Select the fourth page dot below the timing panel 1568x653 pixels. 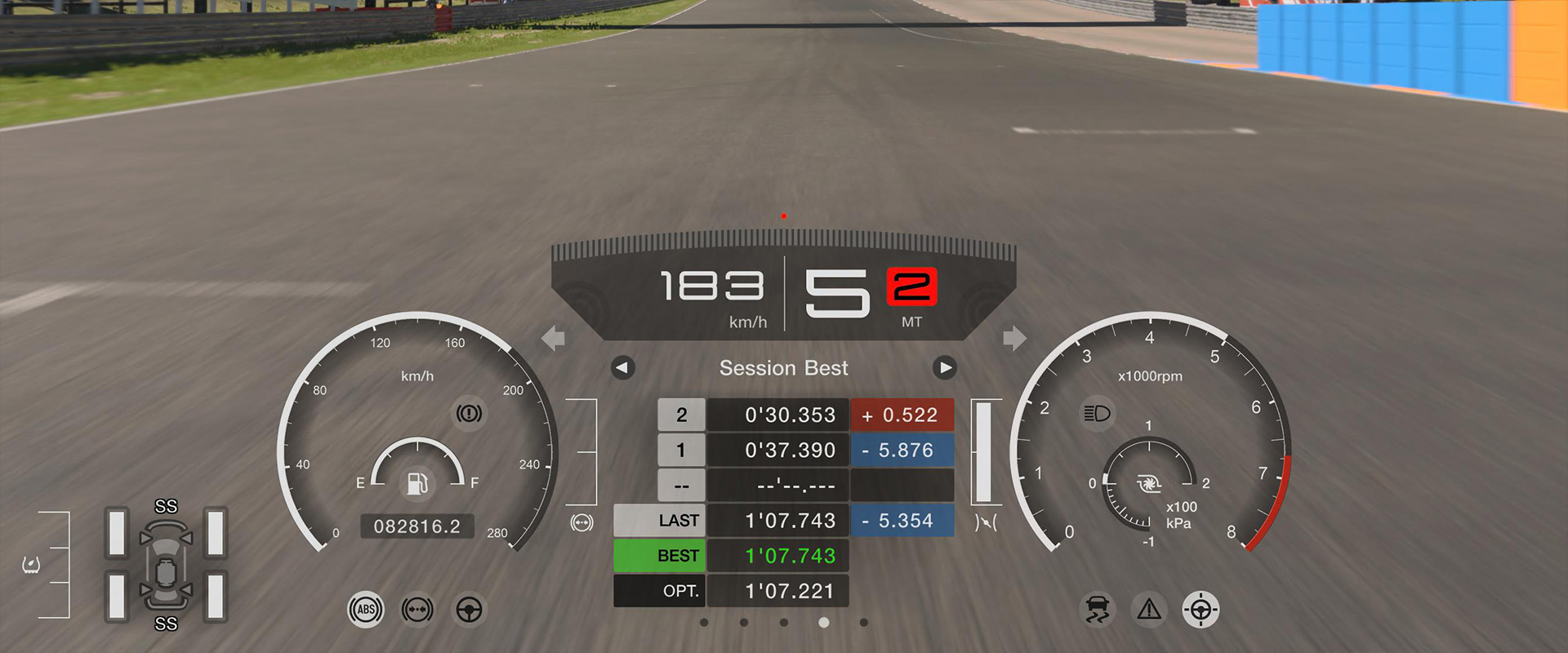click(823, 621)
